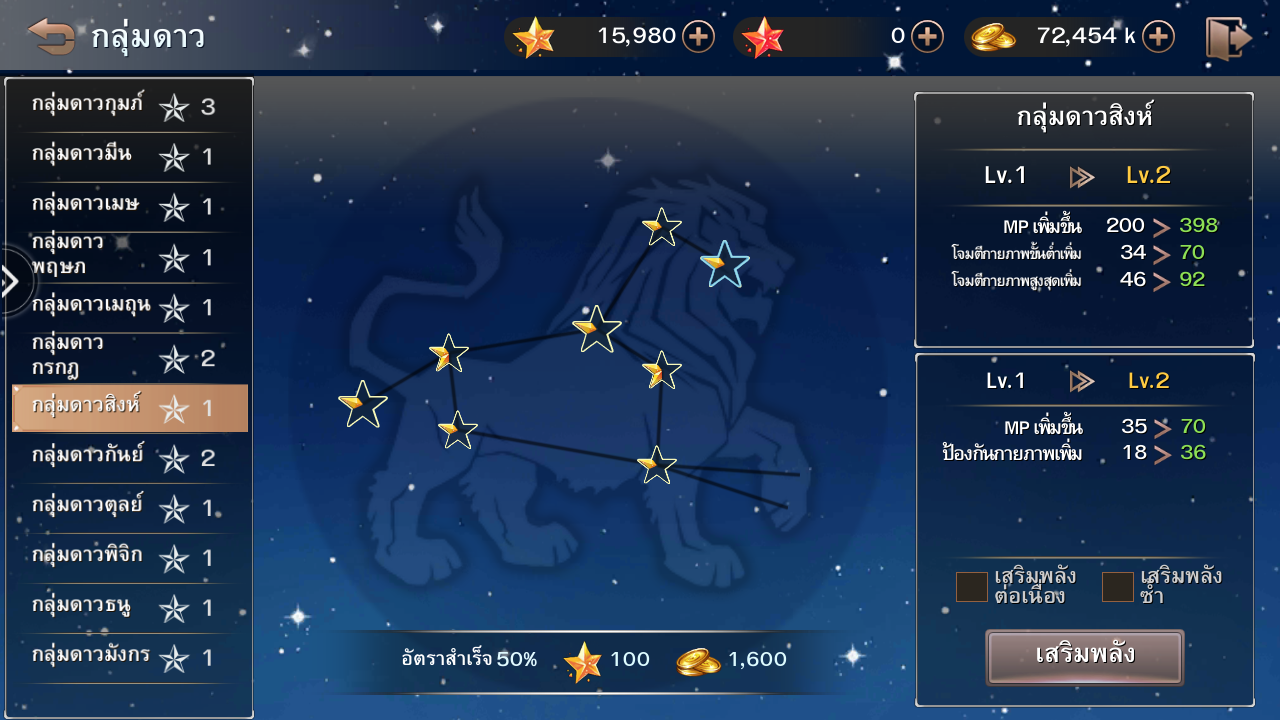Go back using the return arrow
Image resolution: width=1280 pixels, height=720 pixels.
tap(51, 37)
